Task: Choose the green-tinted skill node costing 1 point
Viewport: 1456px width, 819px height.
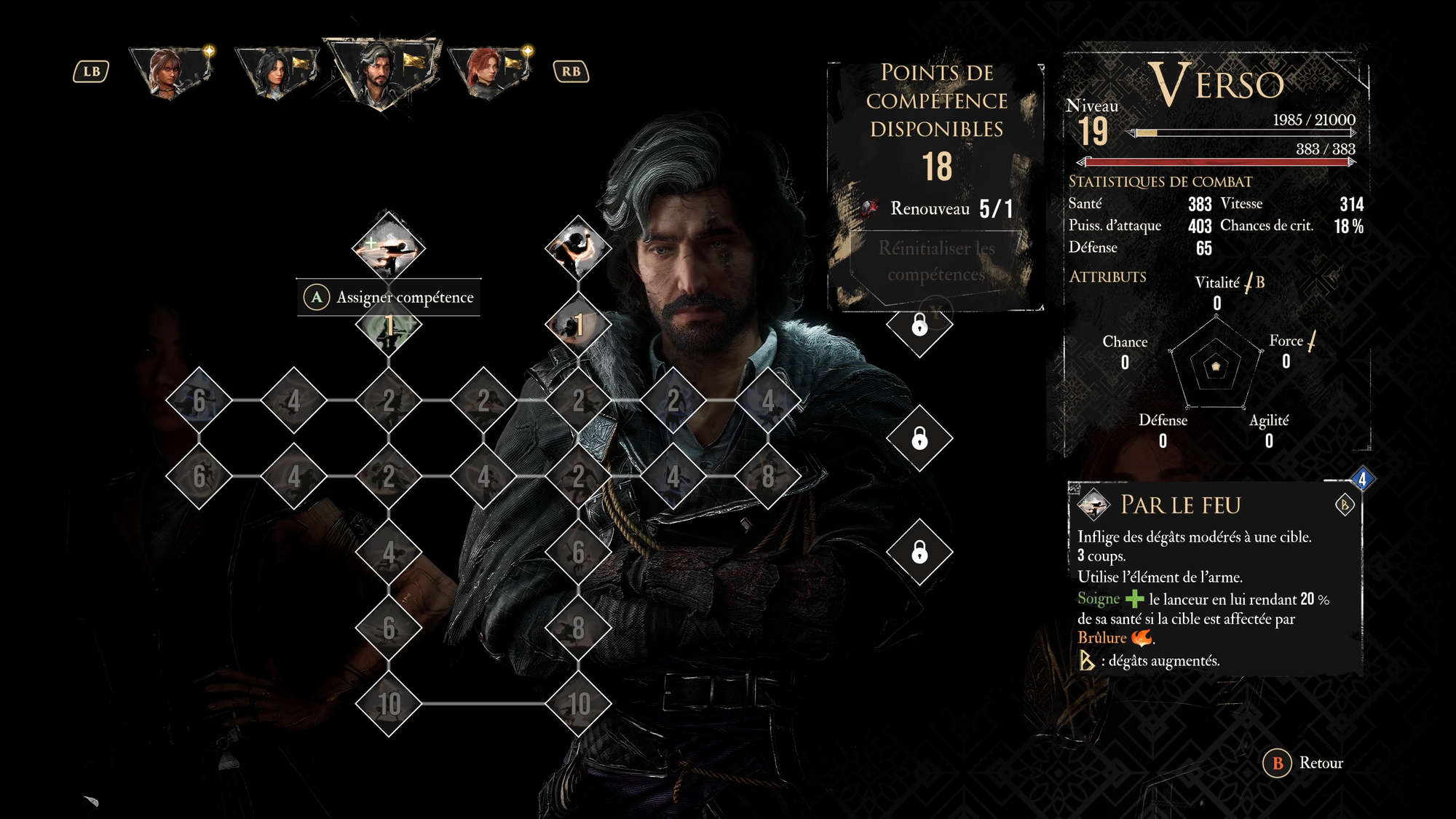Action: pyautogui.click(x=388, y=325)
